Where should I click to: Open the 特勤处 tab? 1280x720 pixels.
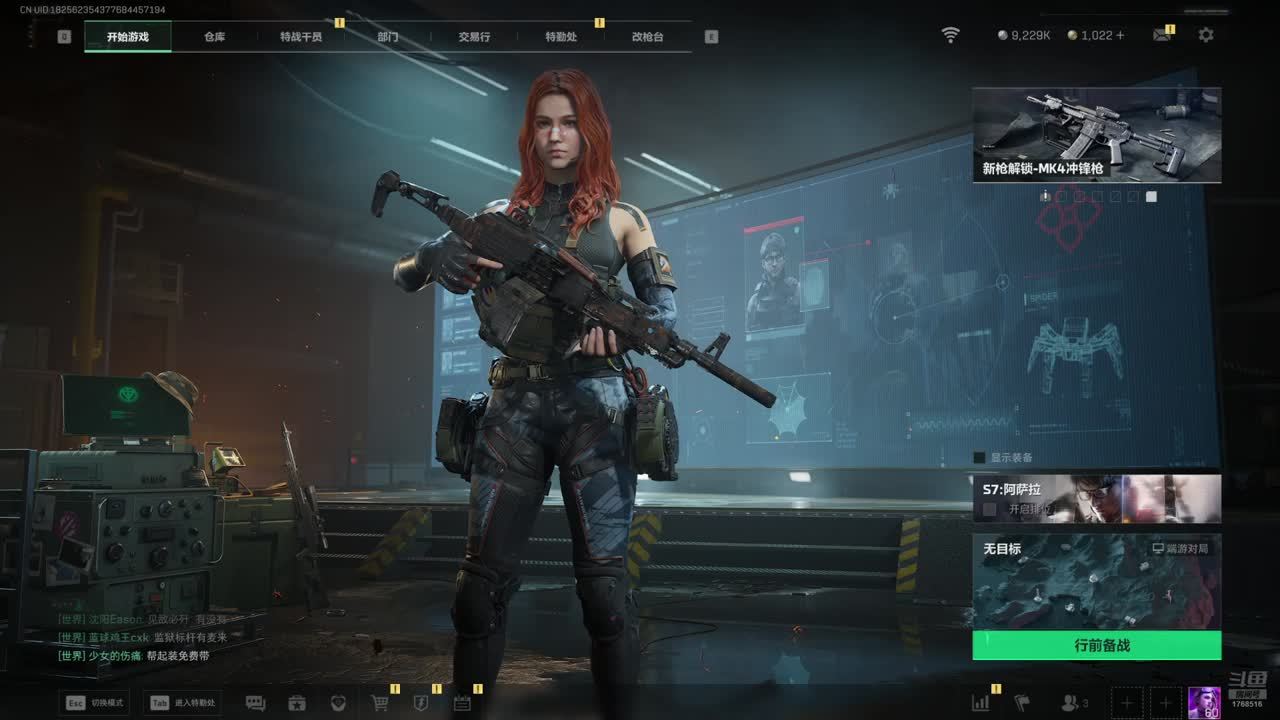tap(561, 37)
